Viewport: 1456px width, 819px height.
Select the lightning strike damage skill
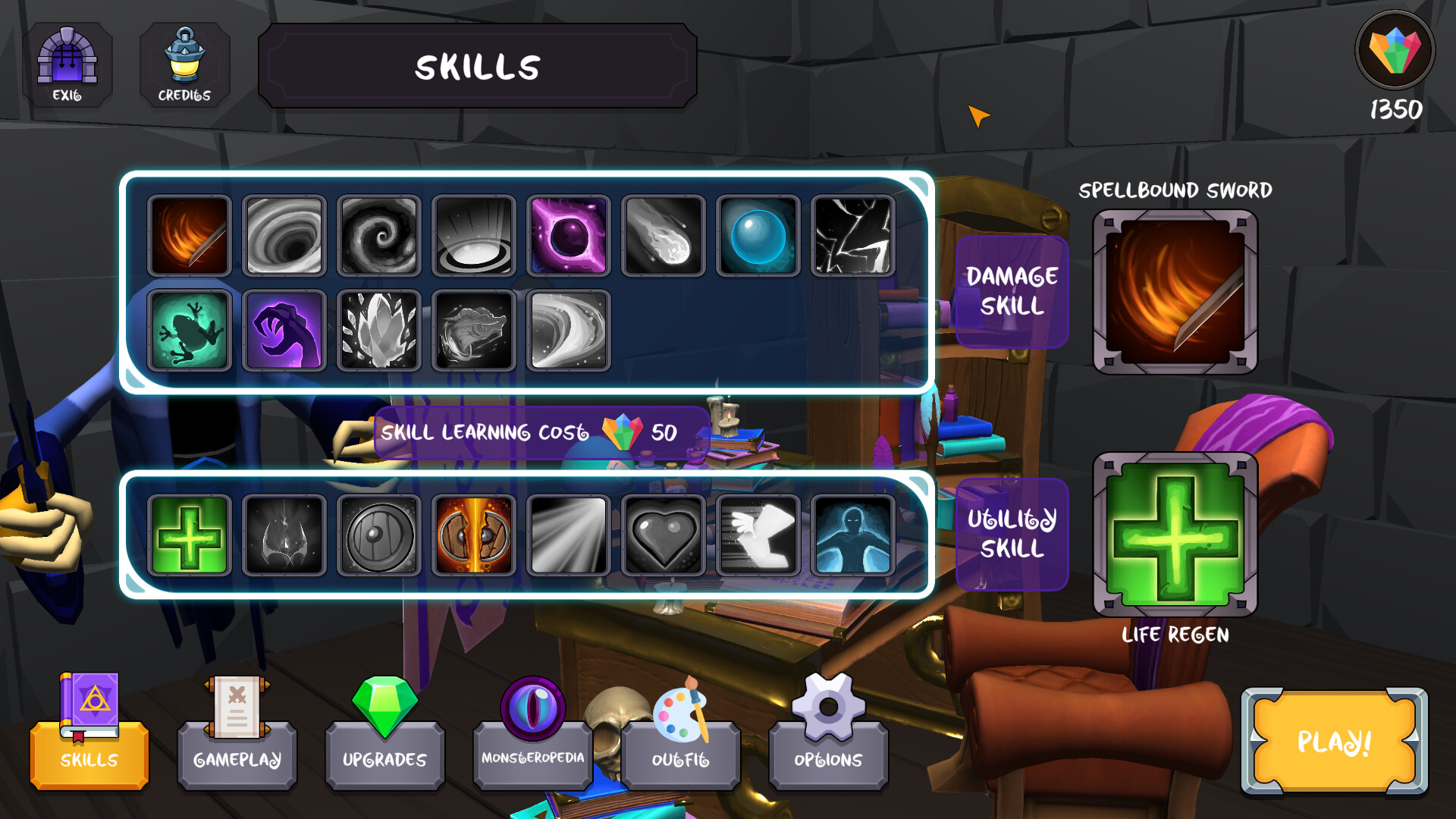point(852,235)
